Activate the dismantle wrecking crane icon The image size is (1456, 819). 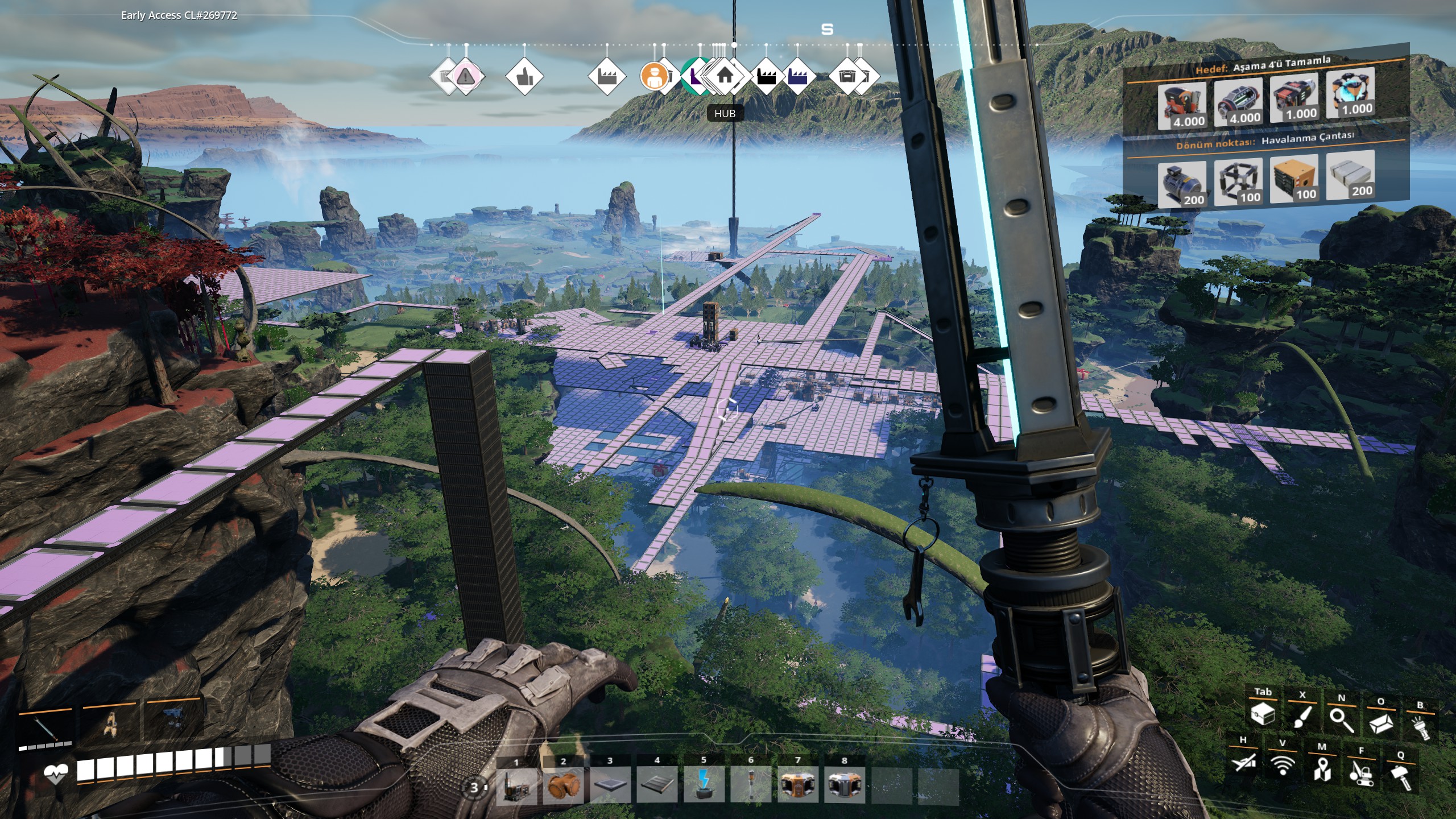[1361, 772]
